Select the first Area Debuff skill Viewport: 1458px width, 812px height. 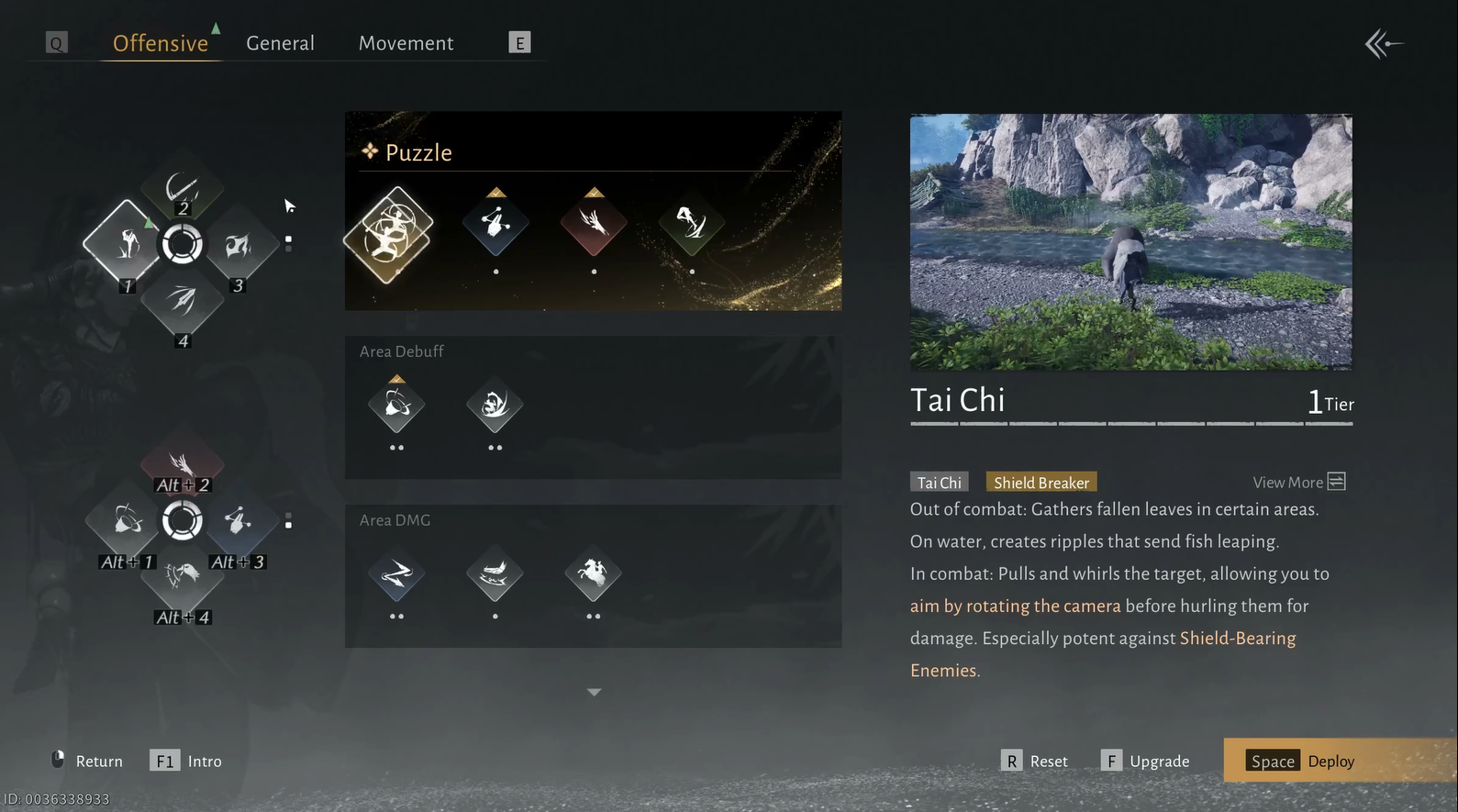pos(396,405)
